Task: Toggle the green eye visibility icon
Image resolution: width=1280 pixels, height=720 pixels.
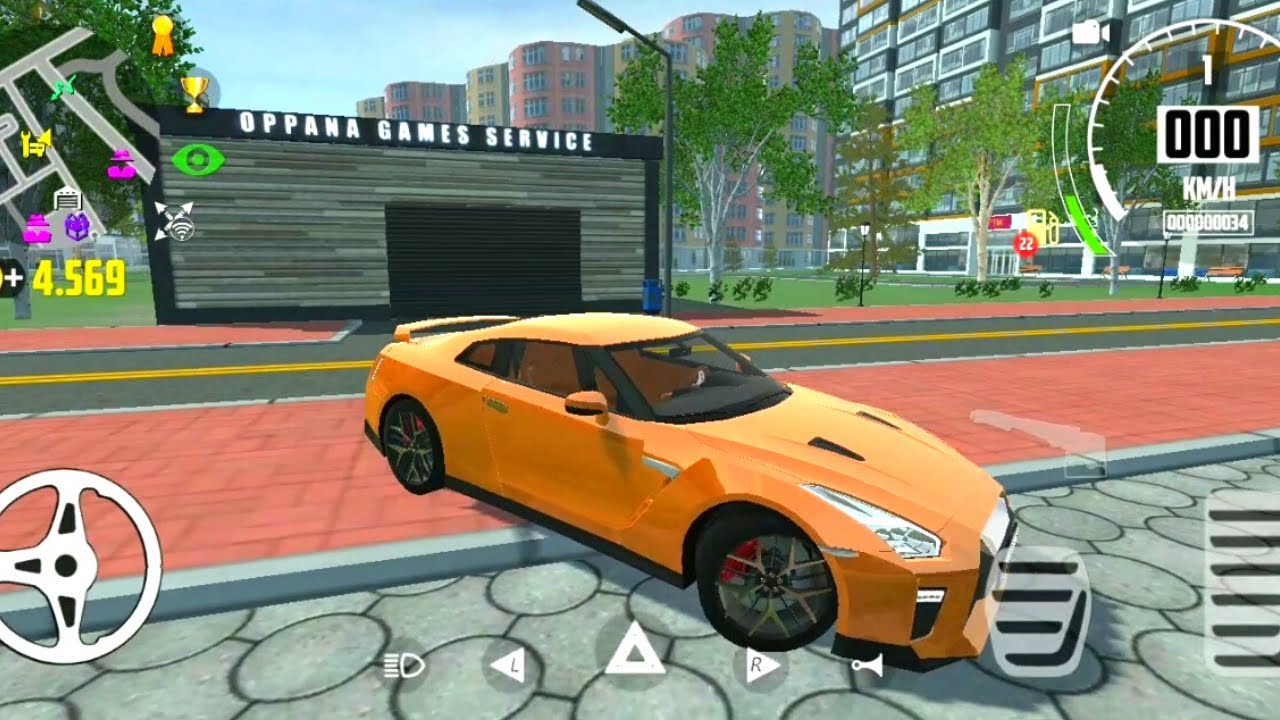Action: tap(197, 160)
